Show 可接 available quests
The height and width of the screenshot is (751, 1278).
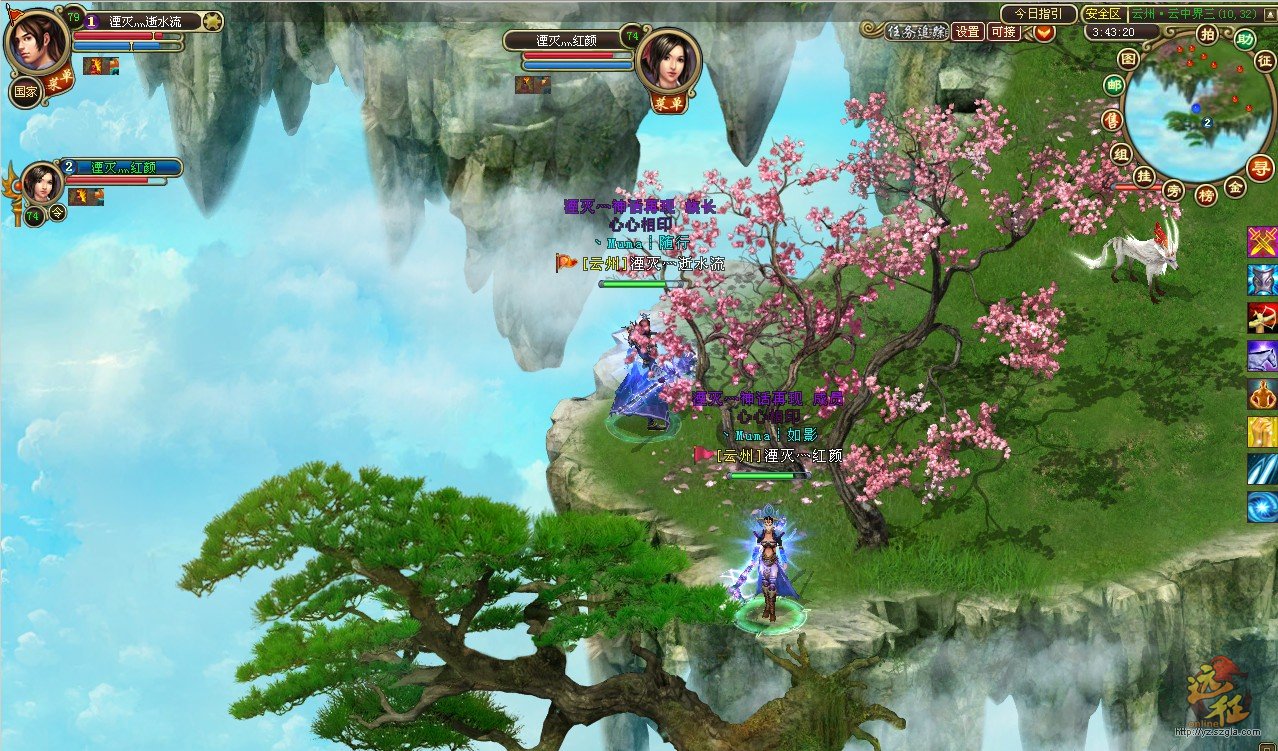[x=1003, y=31]
